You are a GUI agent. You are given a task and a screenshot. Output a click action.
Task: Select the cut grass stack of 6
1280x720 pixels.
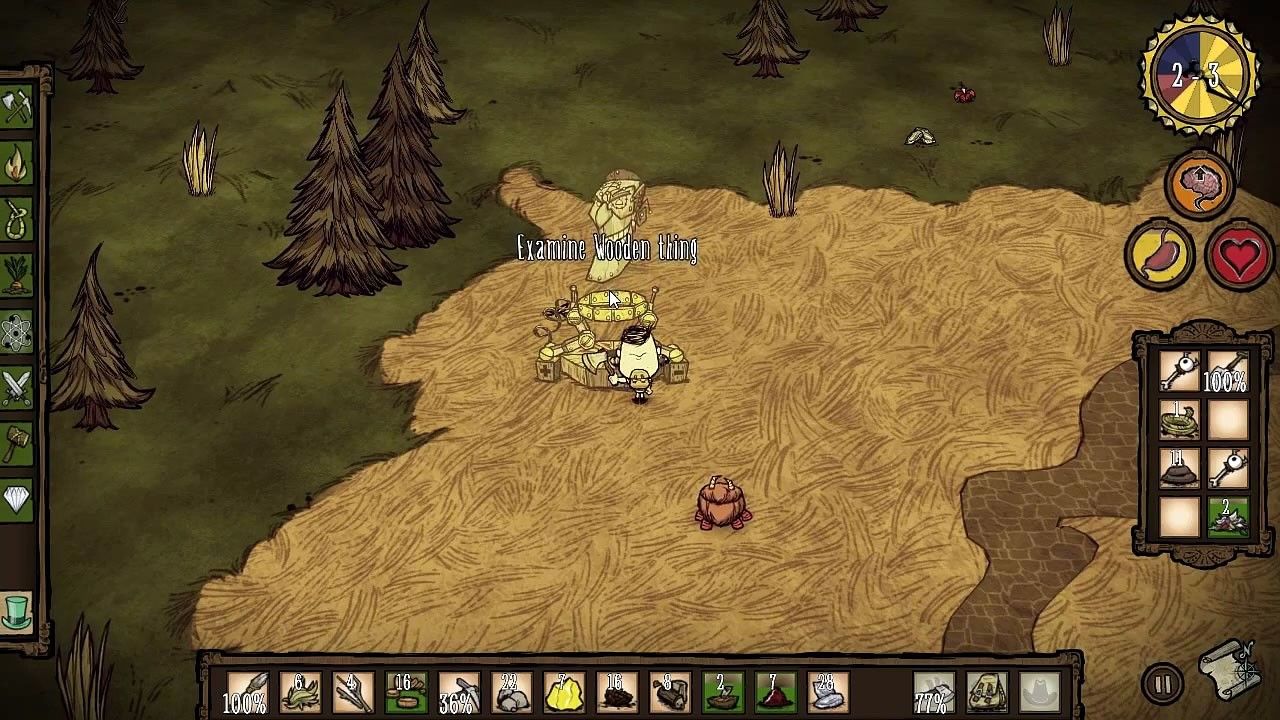tap(299, 692)
